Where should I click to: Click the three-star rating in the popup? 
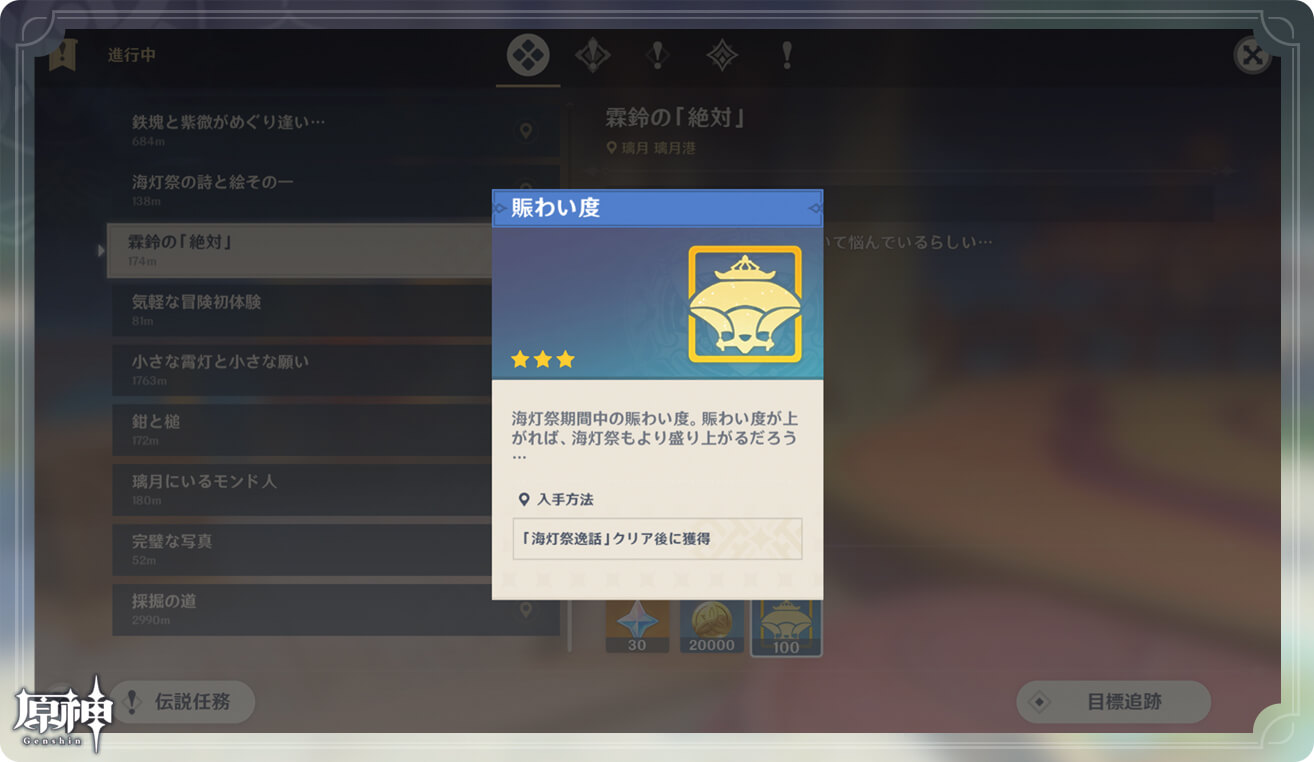pyautogui.click(x=541, y=359)
